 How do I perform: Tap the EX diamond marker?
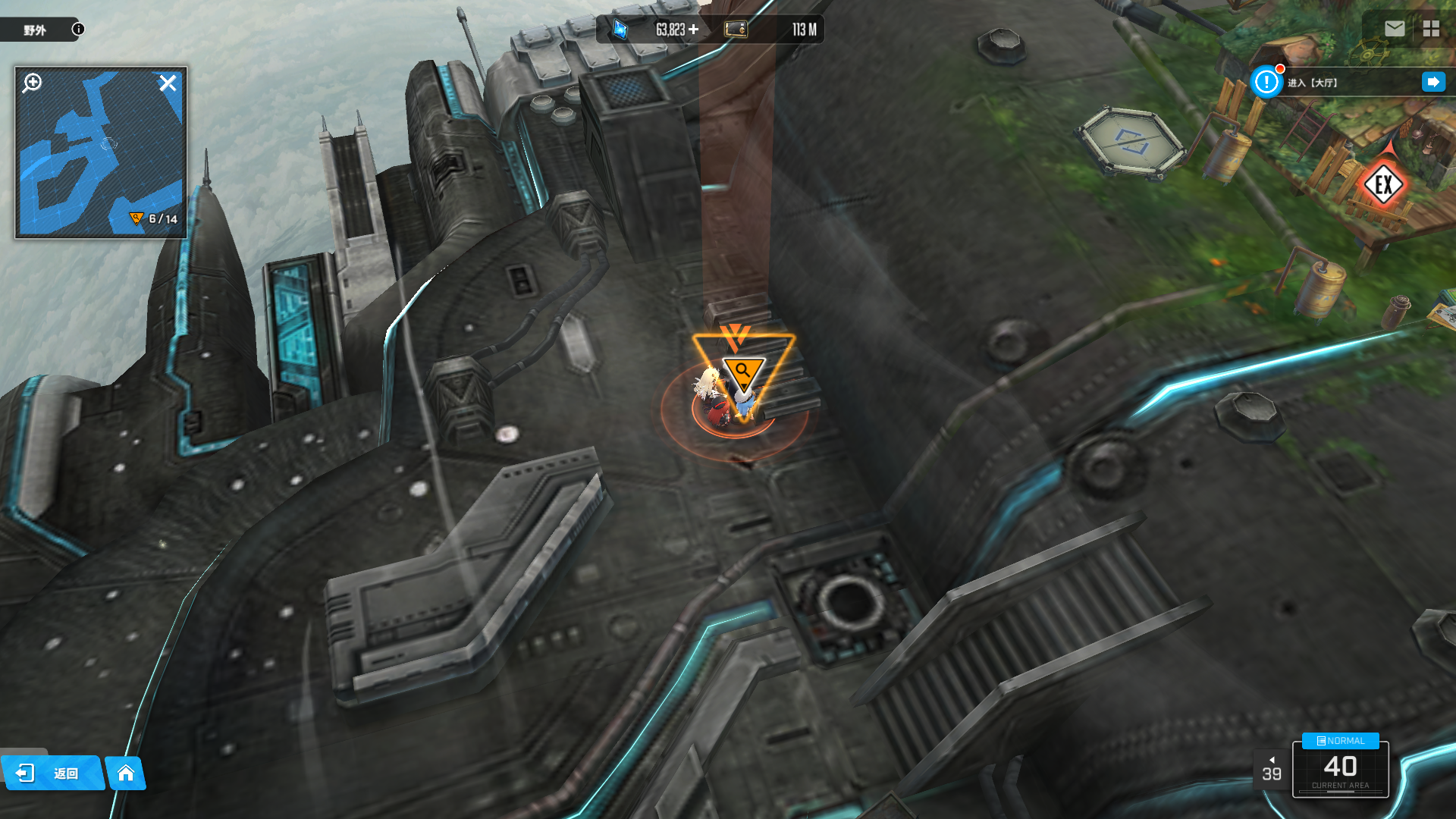tap(1383, 184)
